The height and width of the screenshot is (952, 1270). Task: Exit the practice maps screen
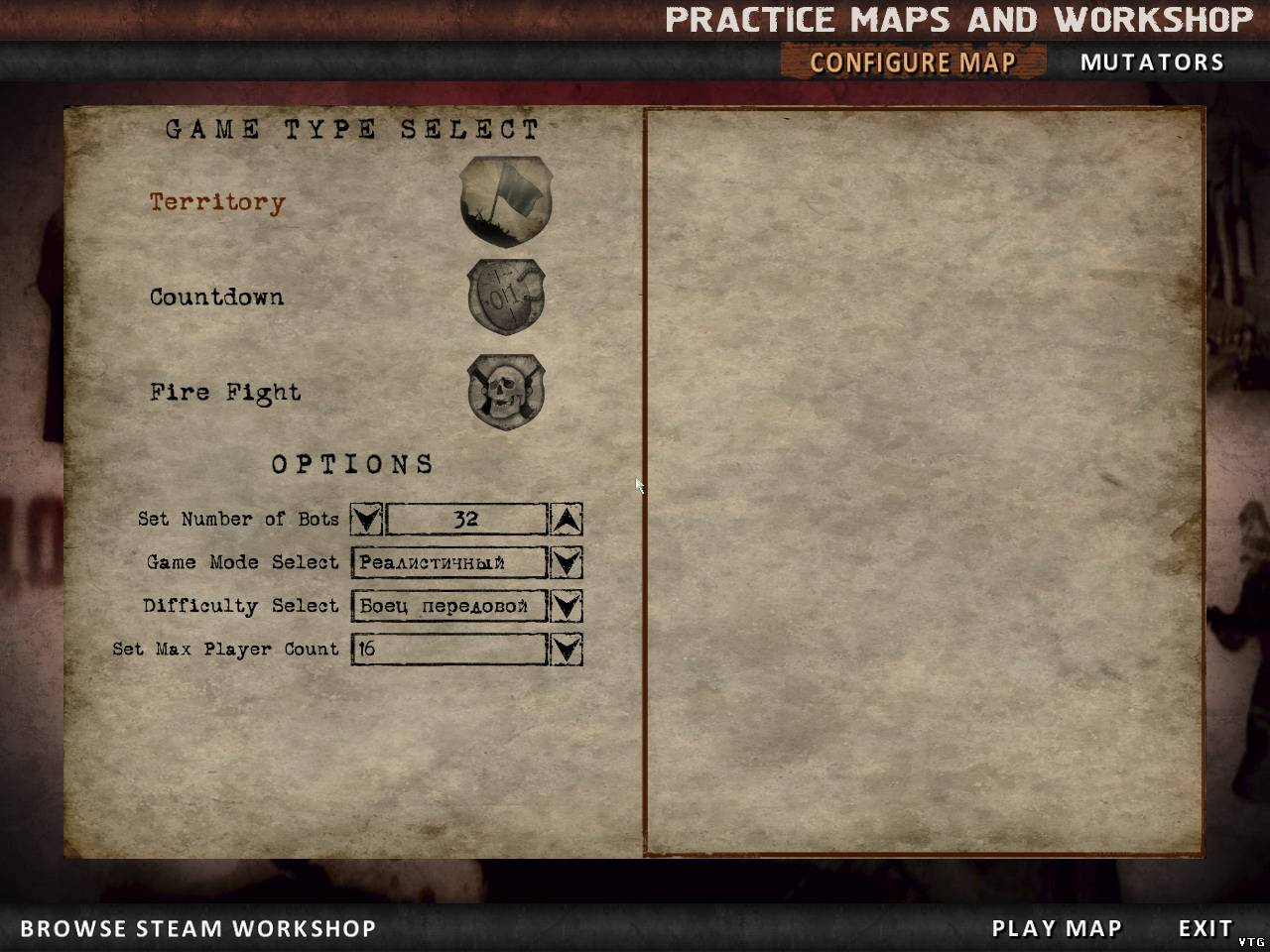pos(1205,928)
